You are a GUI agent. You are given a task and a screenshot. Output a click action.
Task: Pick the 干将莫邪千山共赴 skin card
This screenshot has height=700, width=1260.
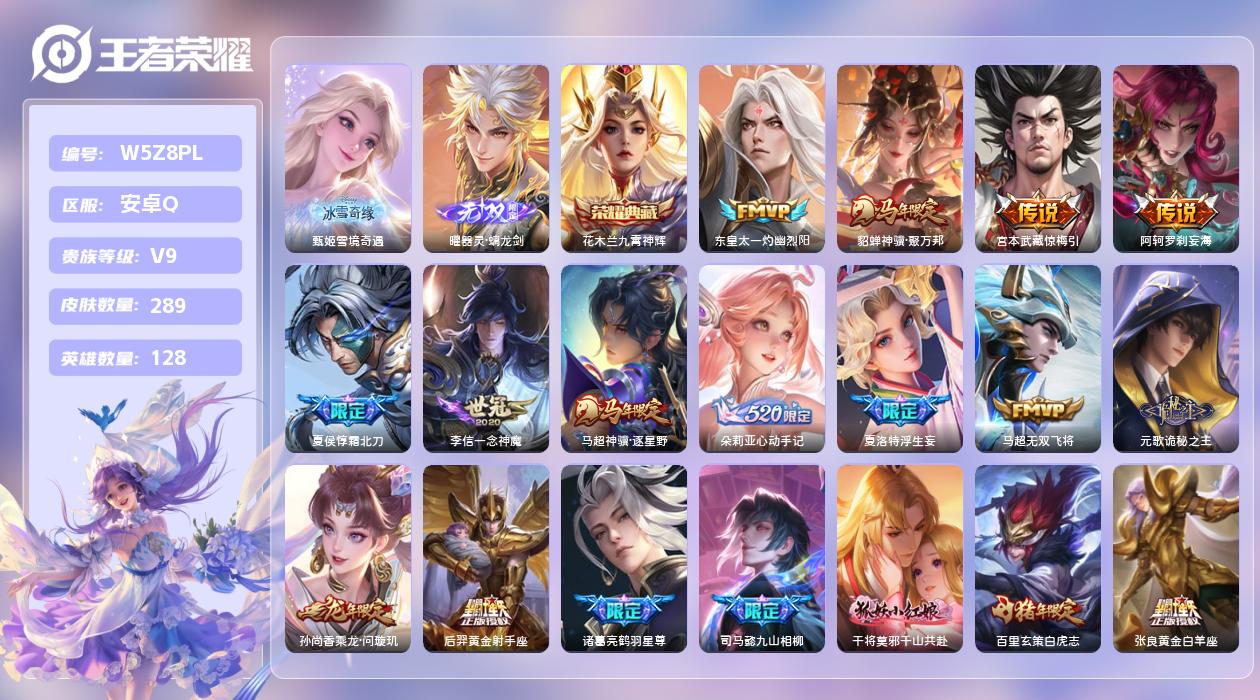[900, 558]
